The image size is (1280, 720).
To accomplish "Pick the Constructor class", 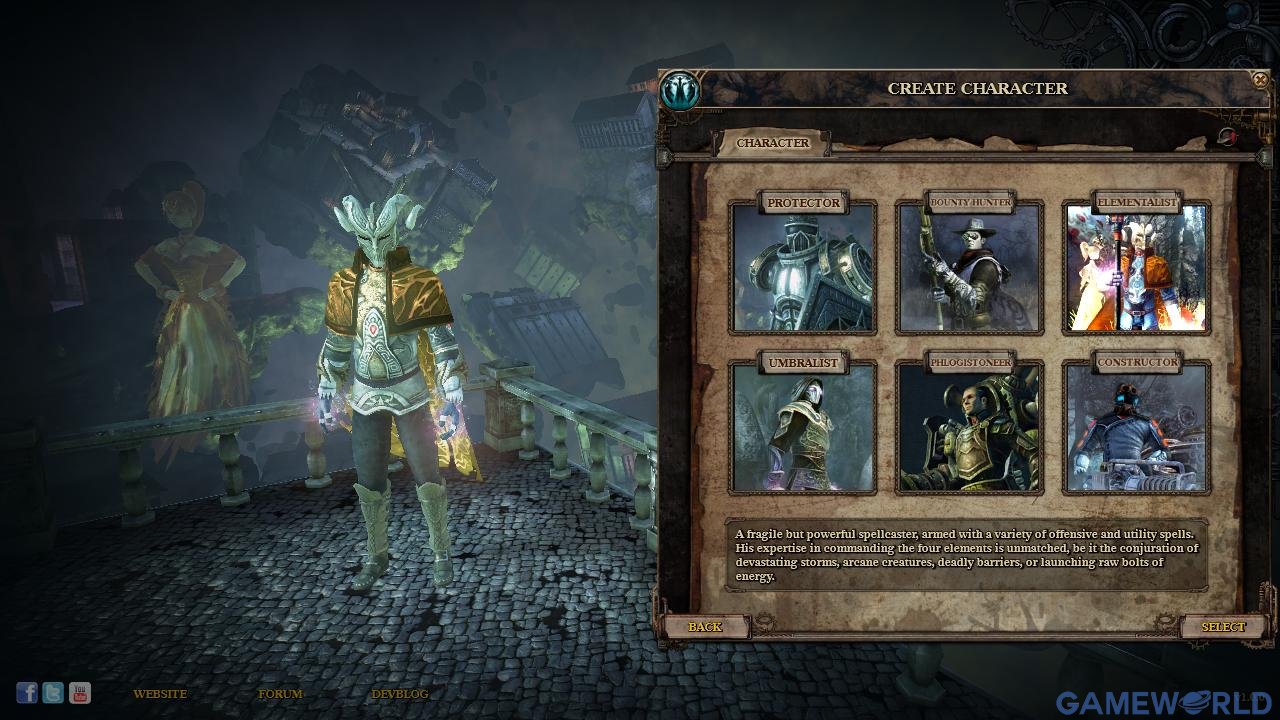I will coord(1136,428).
